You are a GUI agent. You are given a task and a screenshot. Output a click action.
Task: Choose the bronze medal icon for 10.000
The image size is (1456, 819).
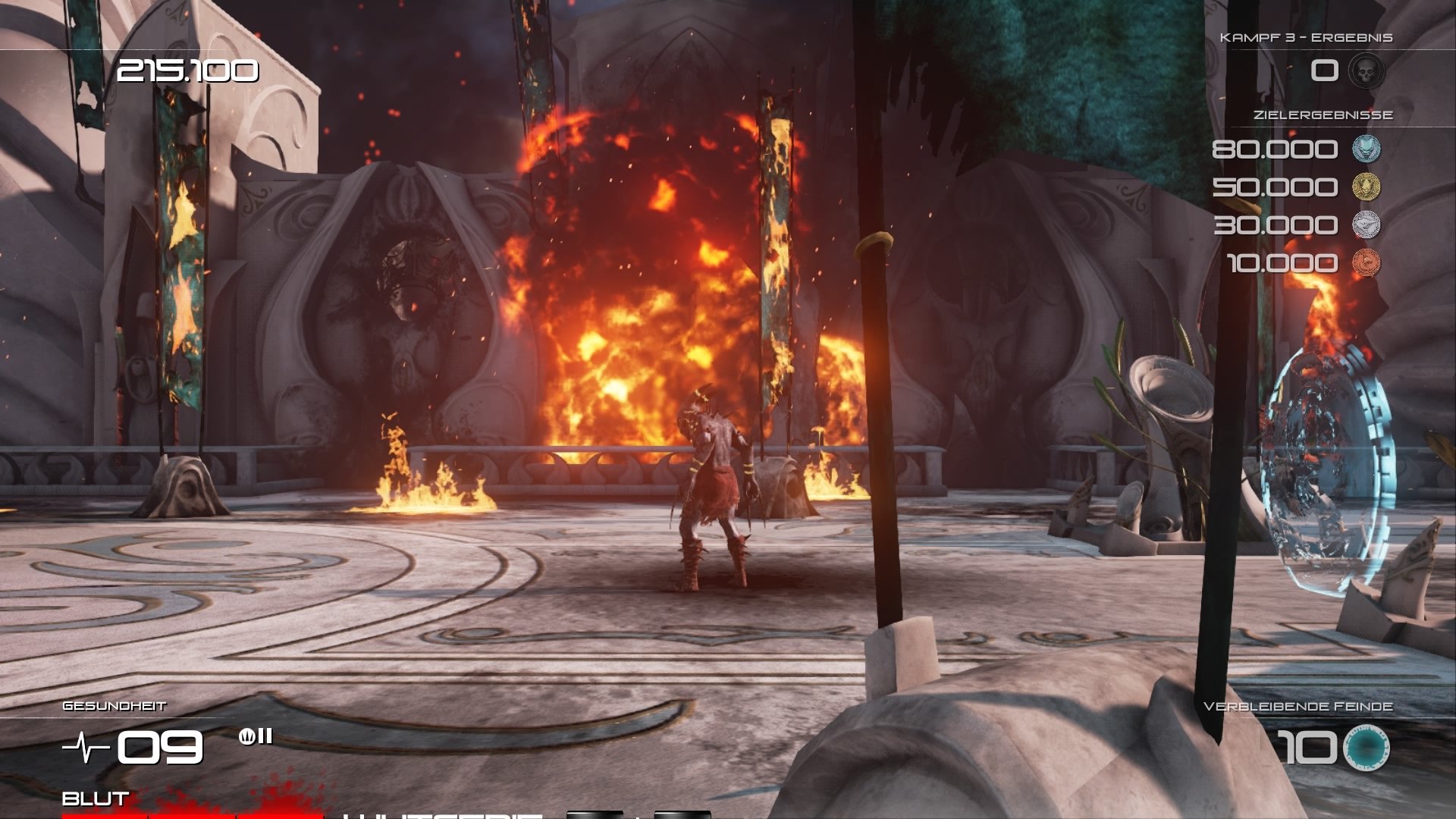pyautogui.click(x=1367, y=262)
